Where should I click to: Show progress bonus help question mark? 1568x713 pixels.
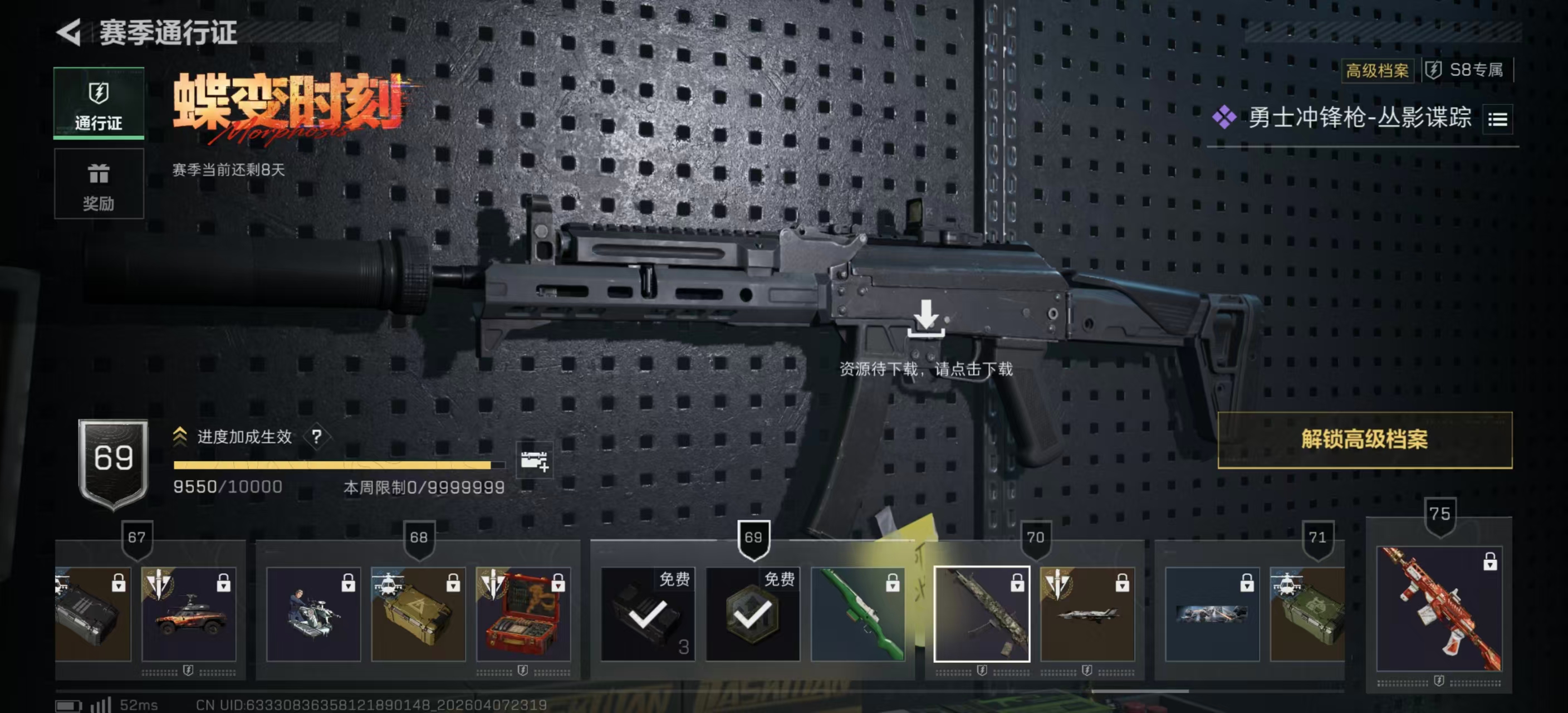pos(316,437)
